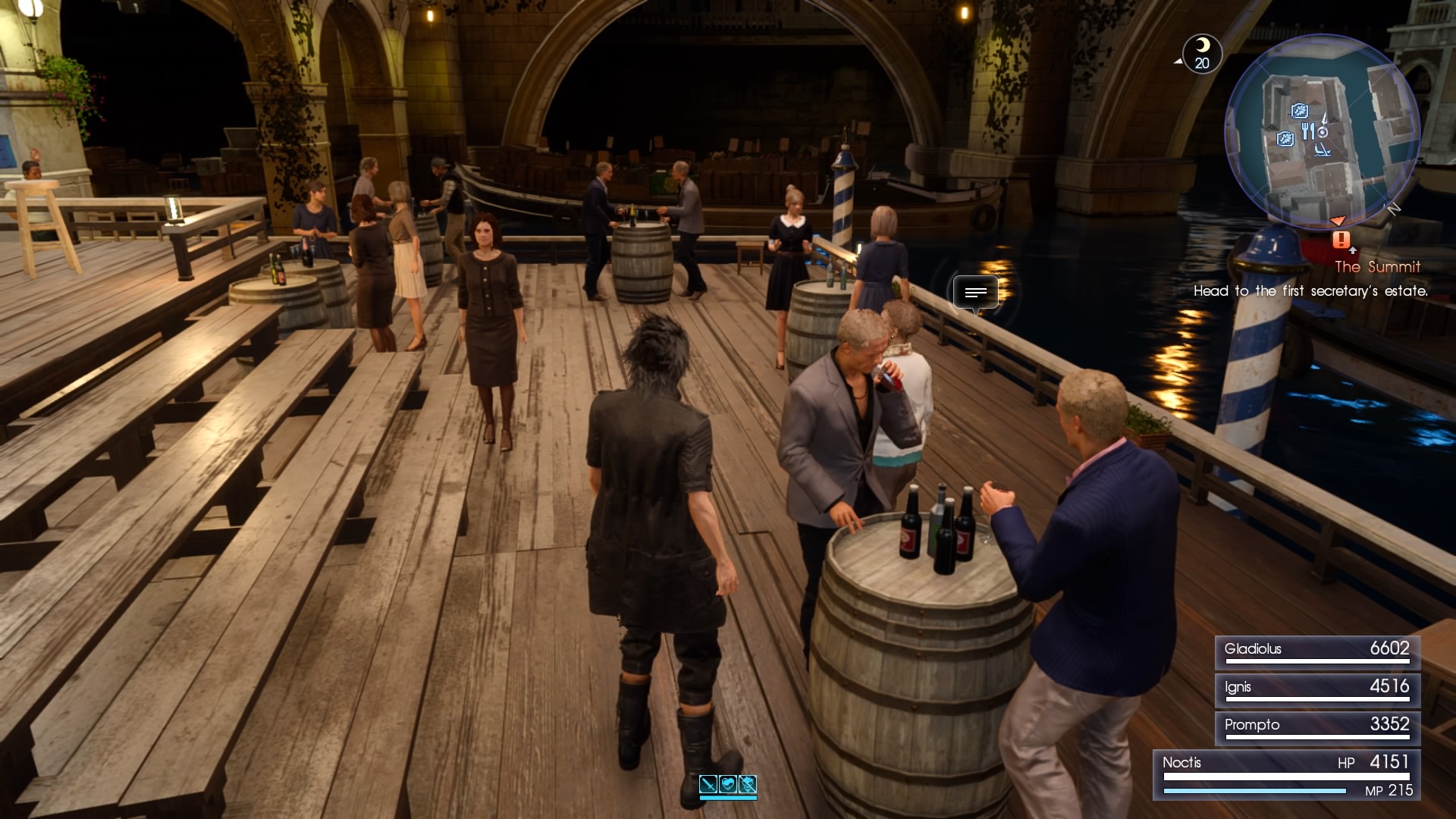The height and width of the screenshot is (819, 1456).
Task: Select Noctis in the party list
Action: pos(1286,773)
